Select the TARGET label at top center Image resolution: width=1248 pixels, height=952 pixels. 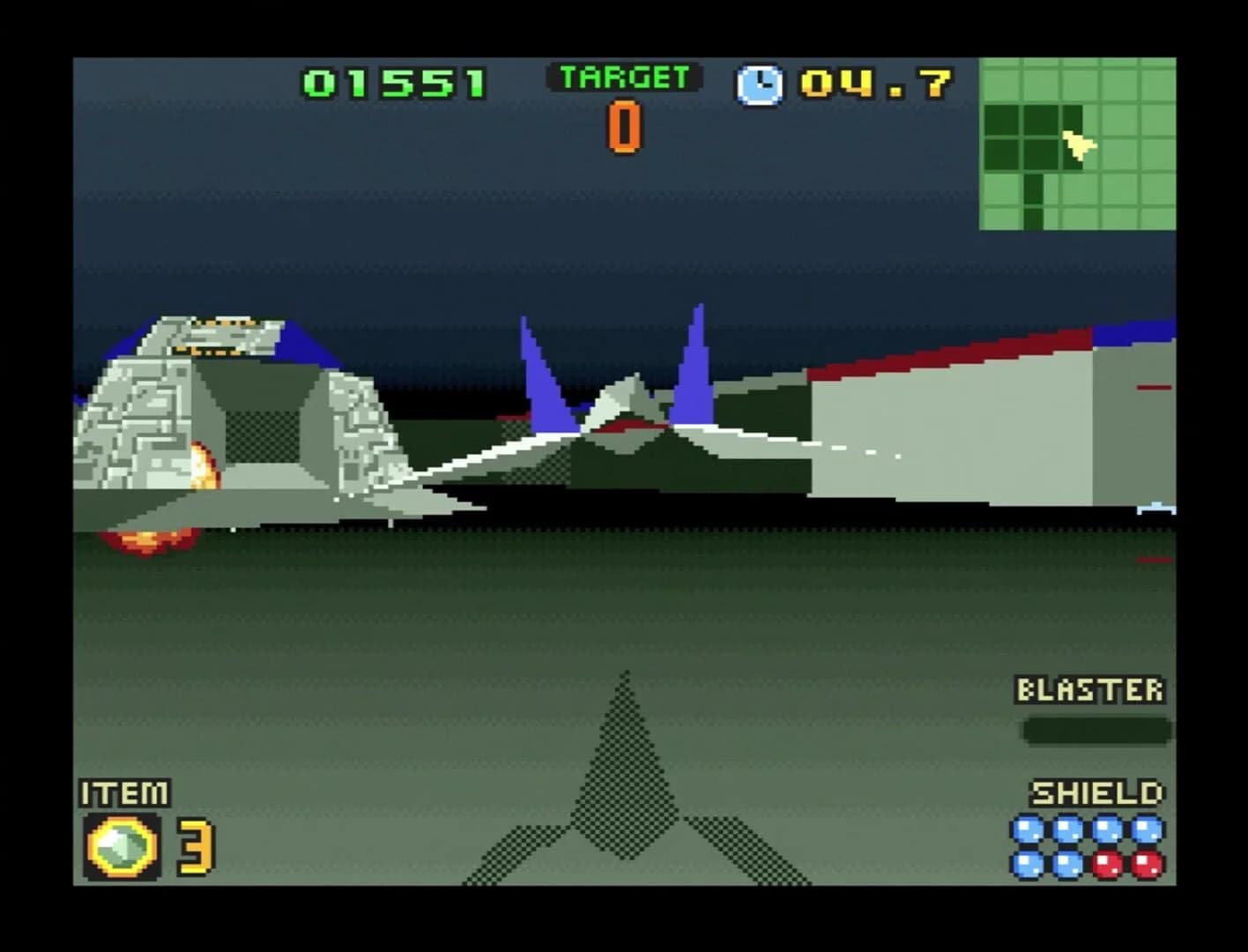tap(623, 76)
